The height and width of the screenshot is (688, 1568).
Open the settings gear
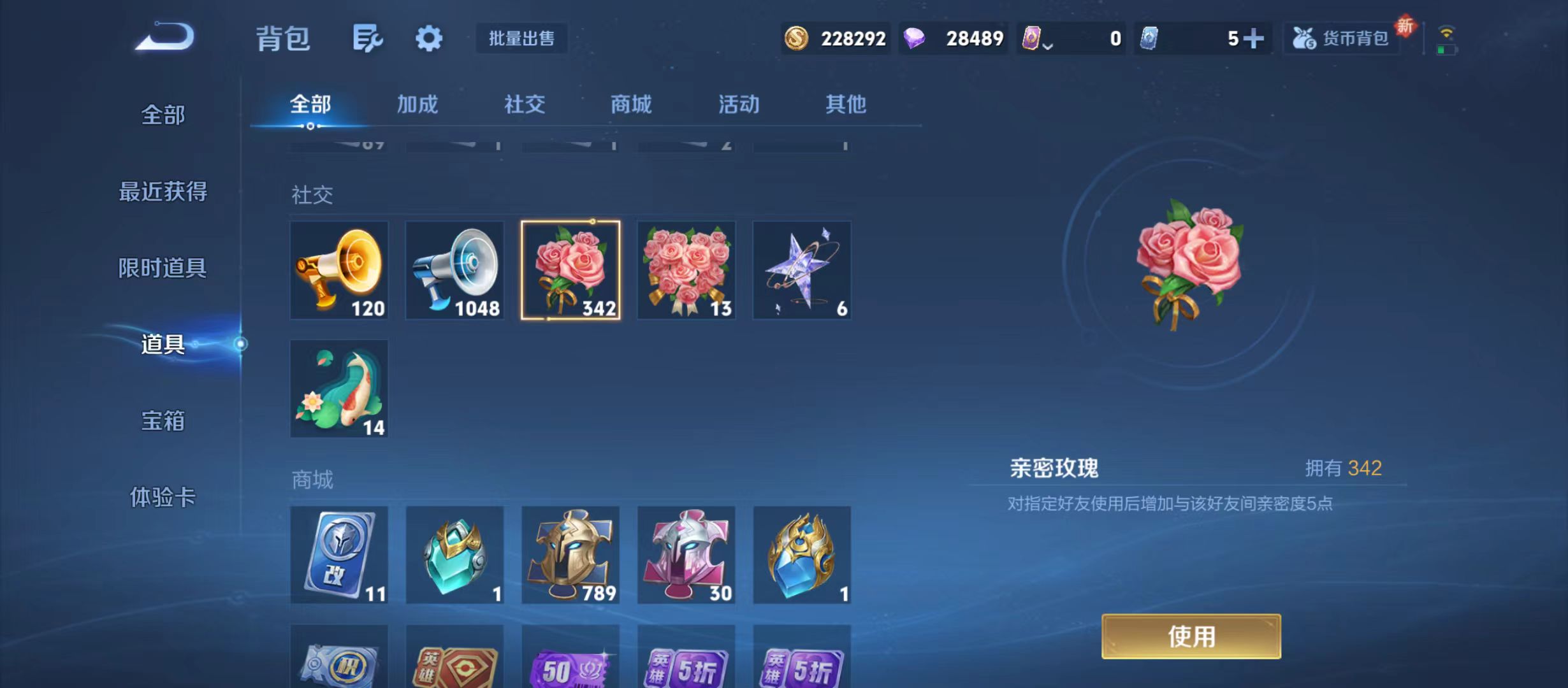[x=428, y=38]
